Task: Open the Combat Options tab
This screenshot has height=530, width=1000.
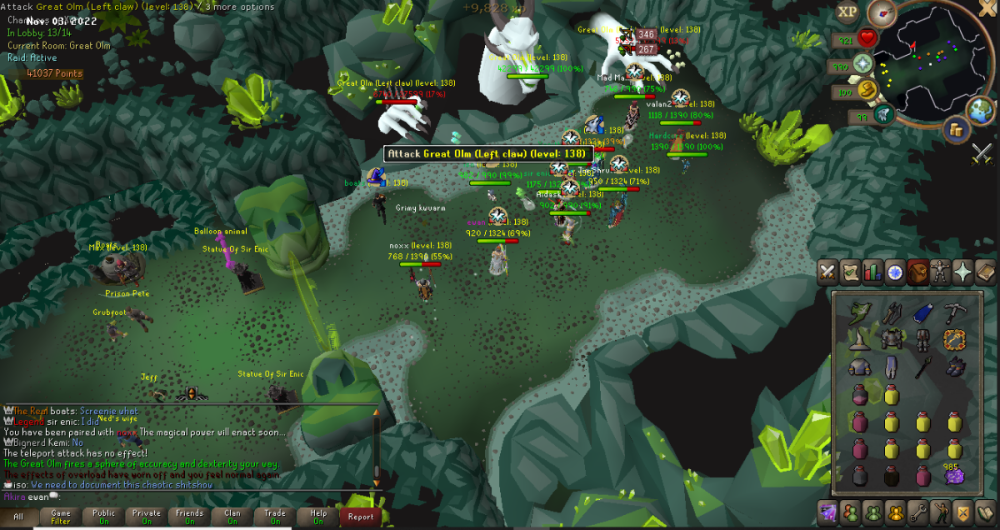Action: 828,271
